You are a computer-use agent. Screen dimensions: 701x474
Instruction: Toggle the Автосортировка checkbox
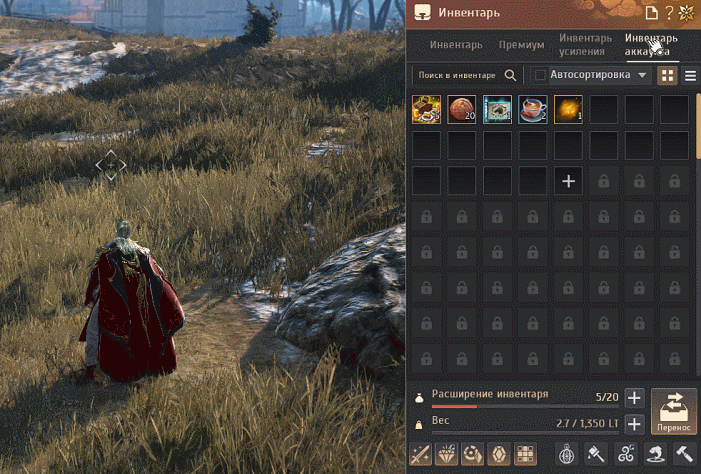[540, 75]
